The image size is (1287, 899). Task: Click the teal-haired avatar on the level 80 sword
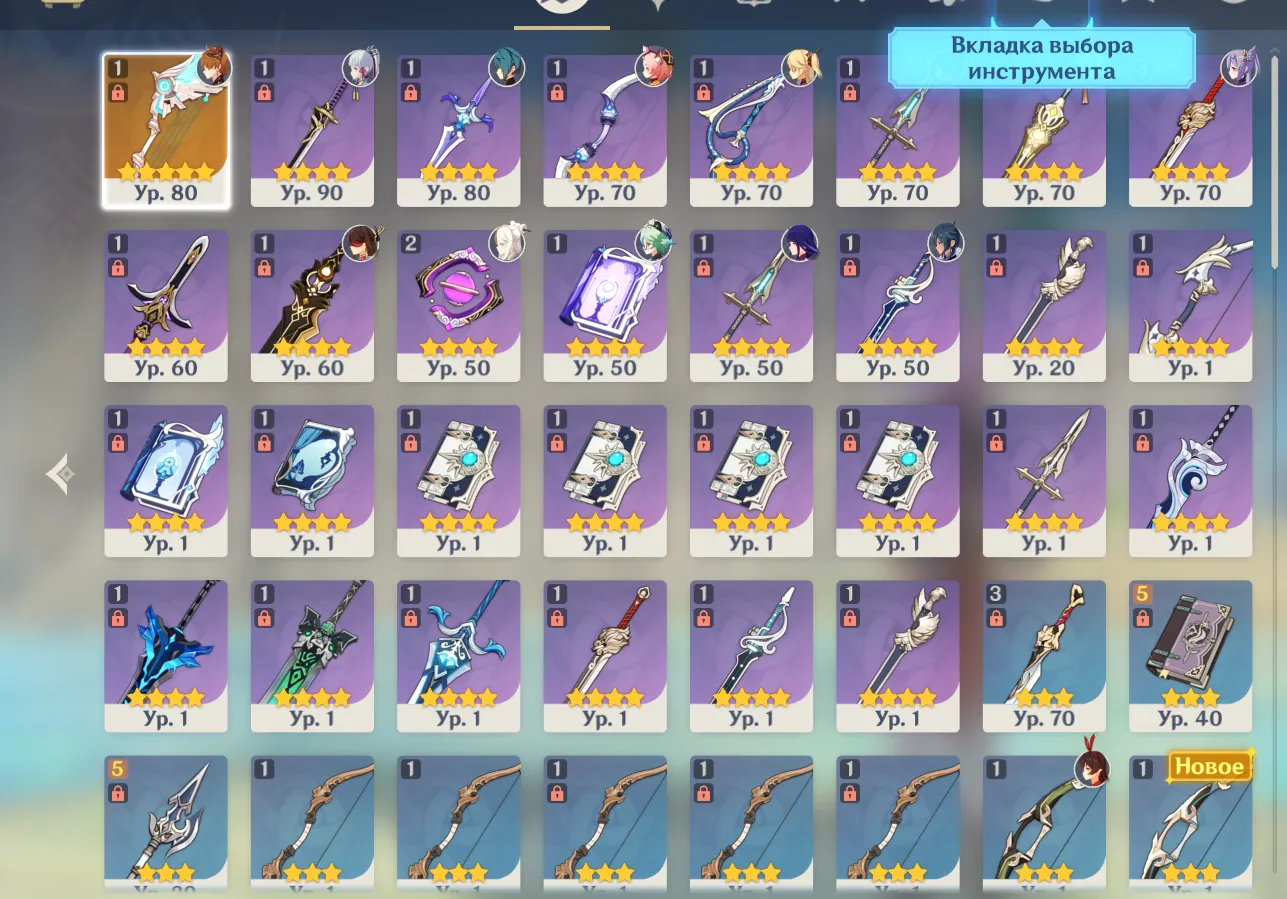coord(507,68)
